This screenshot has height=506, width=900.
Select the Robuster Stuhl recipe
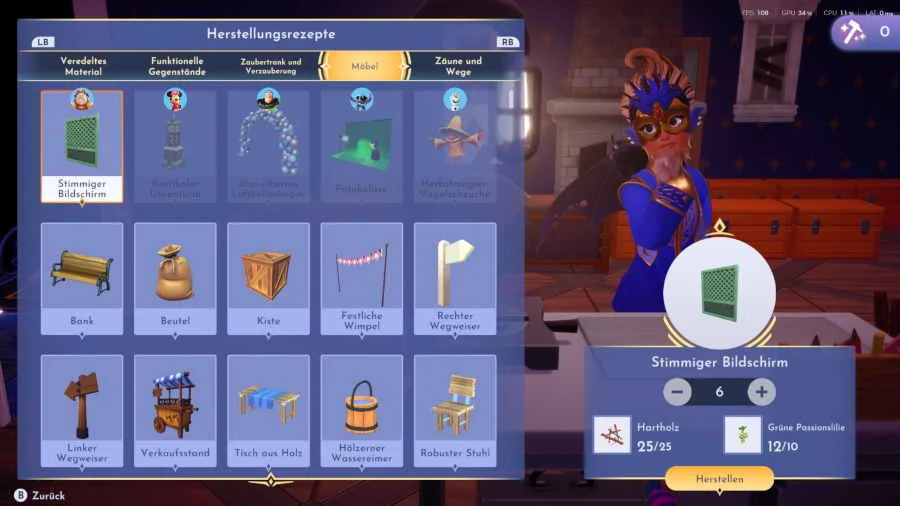click(x=455, y=410)
